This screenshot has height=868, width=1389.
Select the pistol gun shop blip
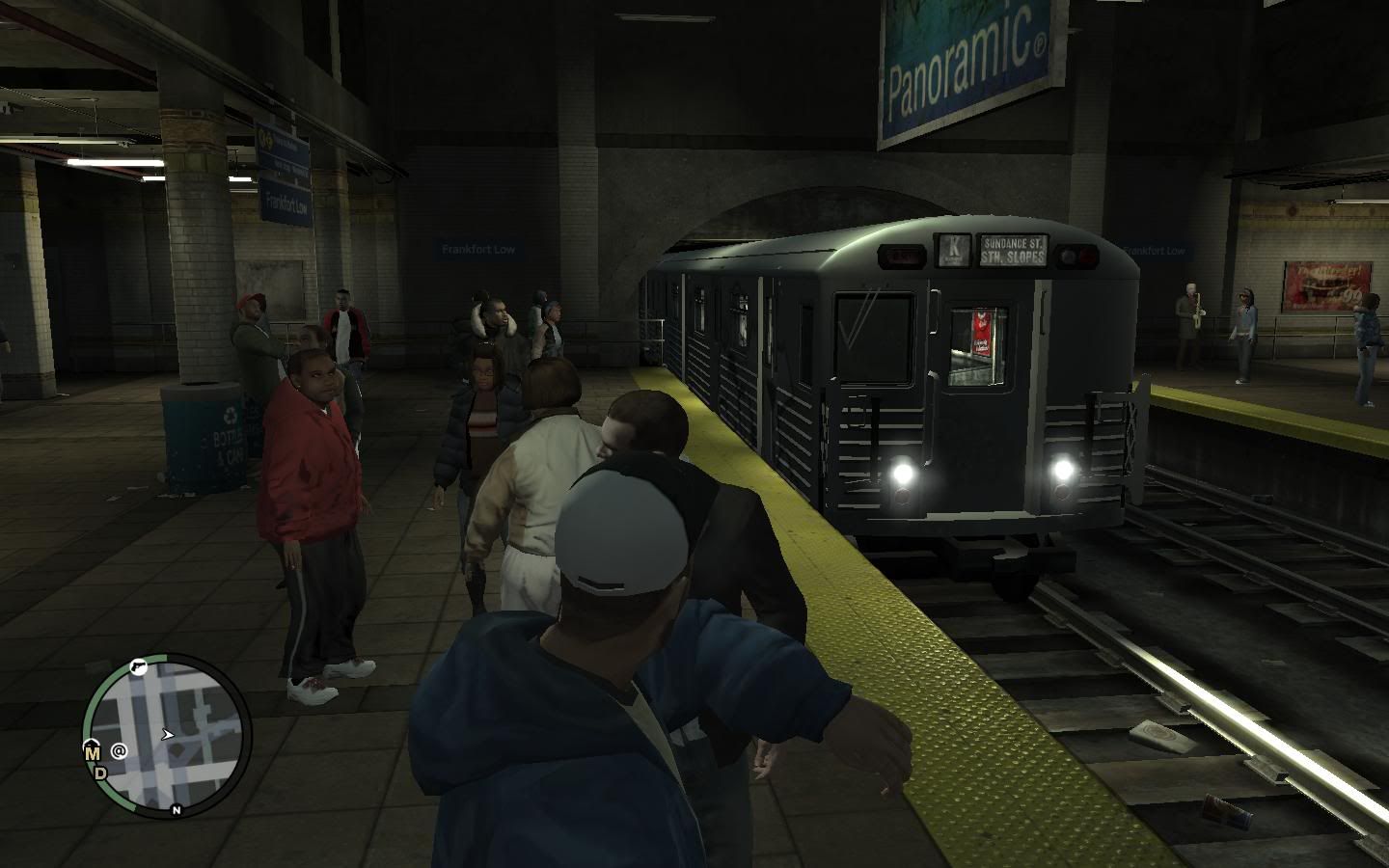pyautogui.click(x=137, y=665)
